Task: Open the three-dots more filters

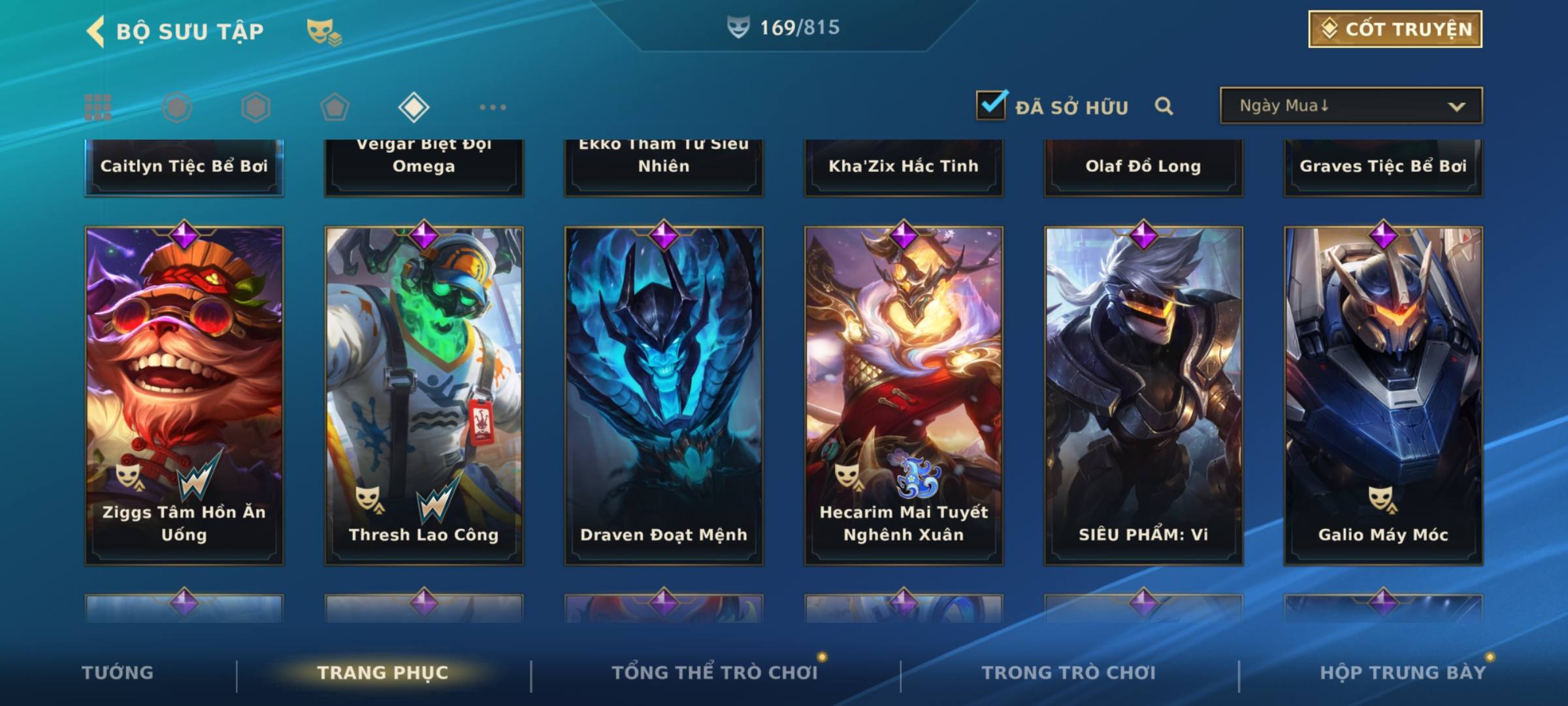Action: (493, 107)
